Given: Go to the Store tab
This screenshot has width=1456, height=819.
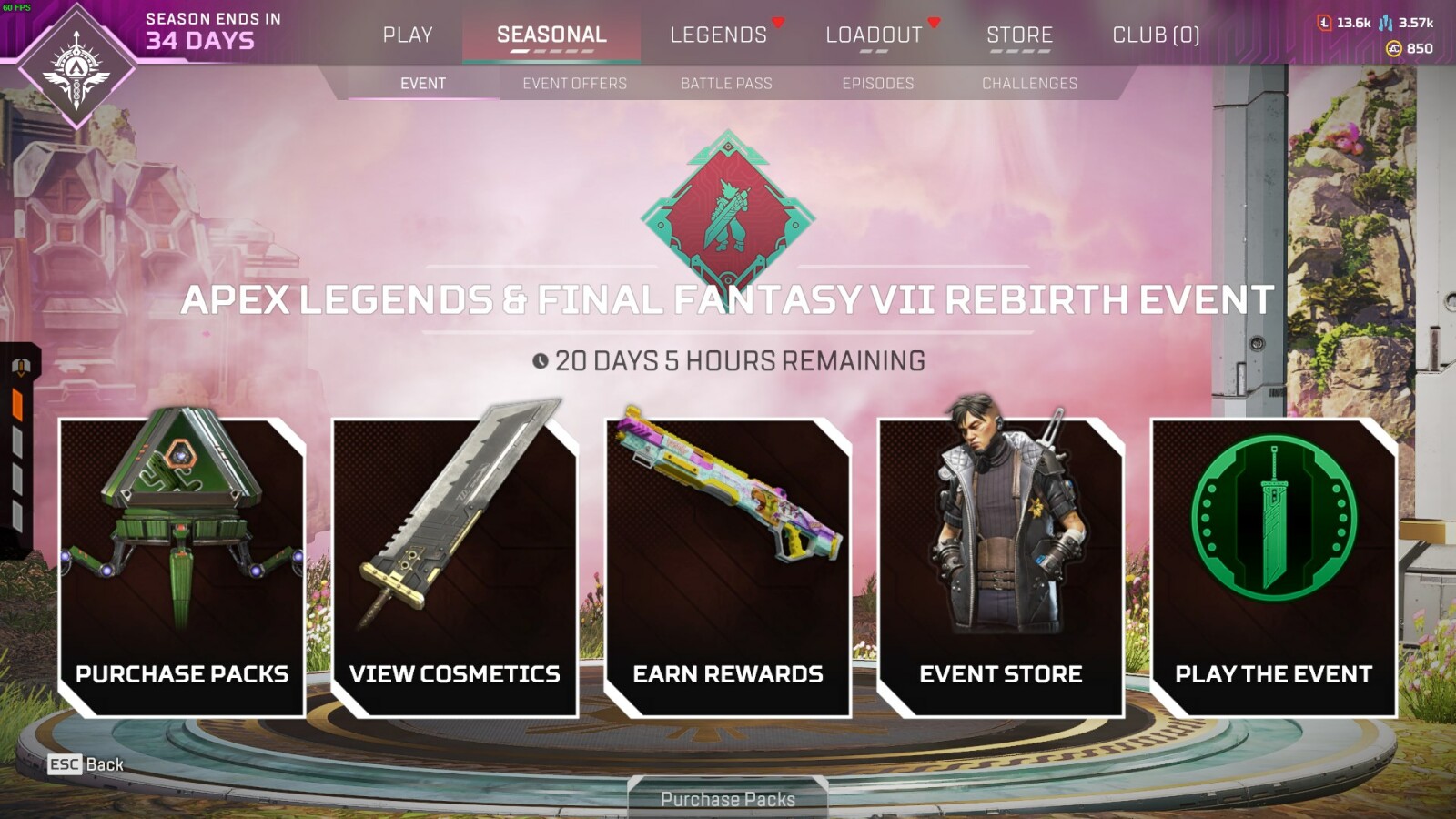Looking at the screenshot, I should (1019, 35).
